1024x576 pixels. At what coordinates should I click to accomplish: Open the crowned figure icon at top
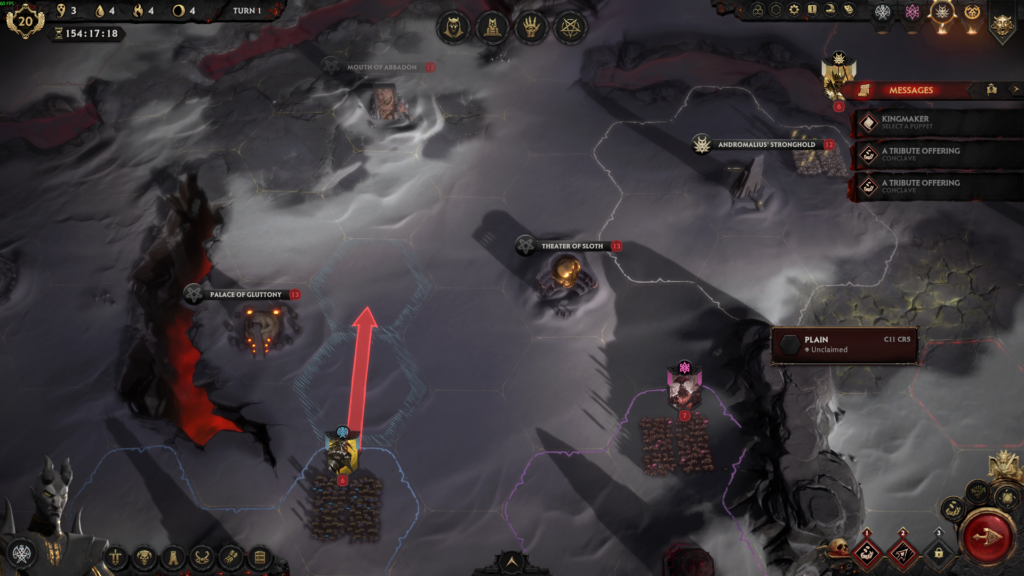454,27
